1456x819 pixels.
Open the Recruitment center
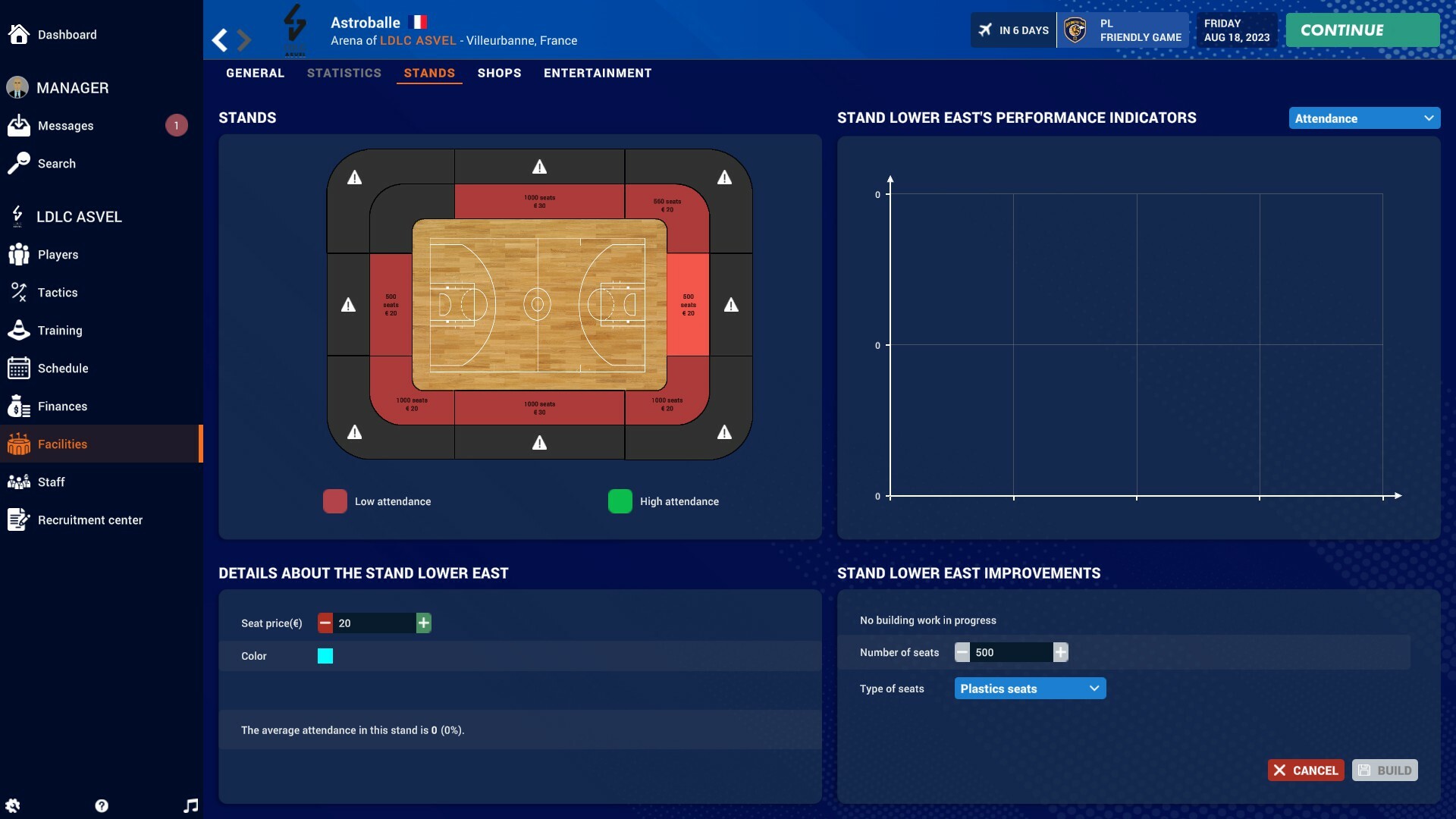point(91,520)
